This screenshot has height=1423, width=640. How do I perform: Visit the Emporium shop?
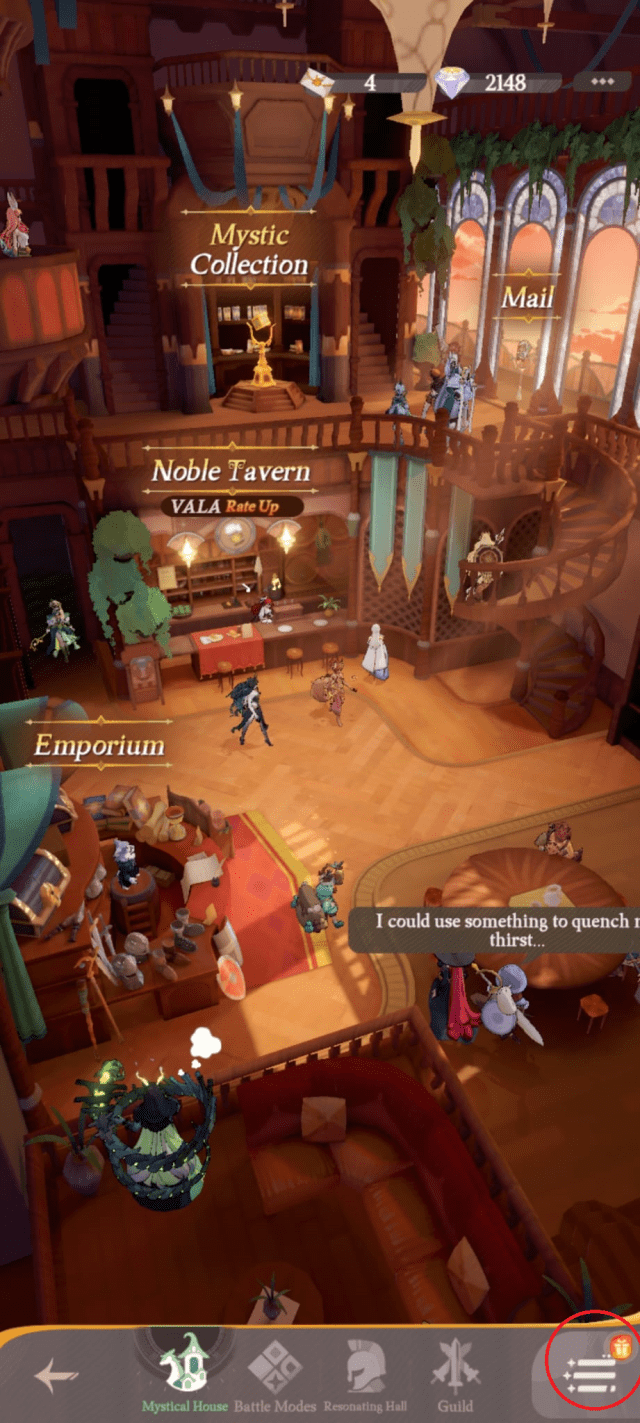(x=99, y=746)
